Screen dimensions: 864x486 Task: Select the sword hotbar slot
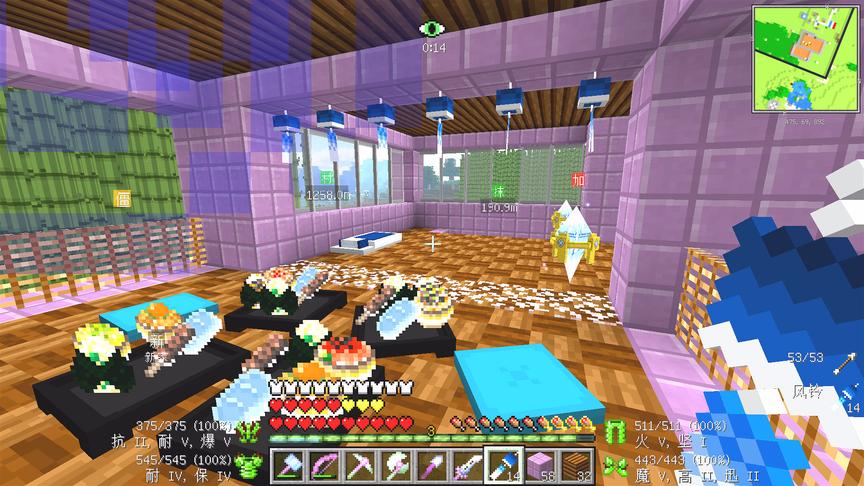(465, 465)
